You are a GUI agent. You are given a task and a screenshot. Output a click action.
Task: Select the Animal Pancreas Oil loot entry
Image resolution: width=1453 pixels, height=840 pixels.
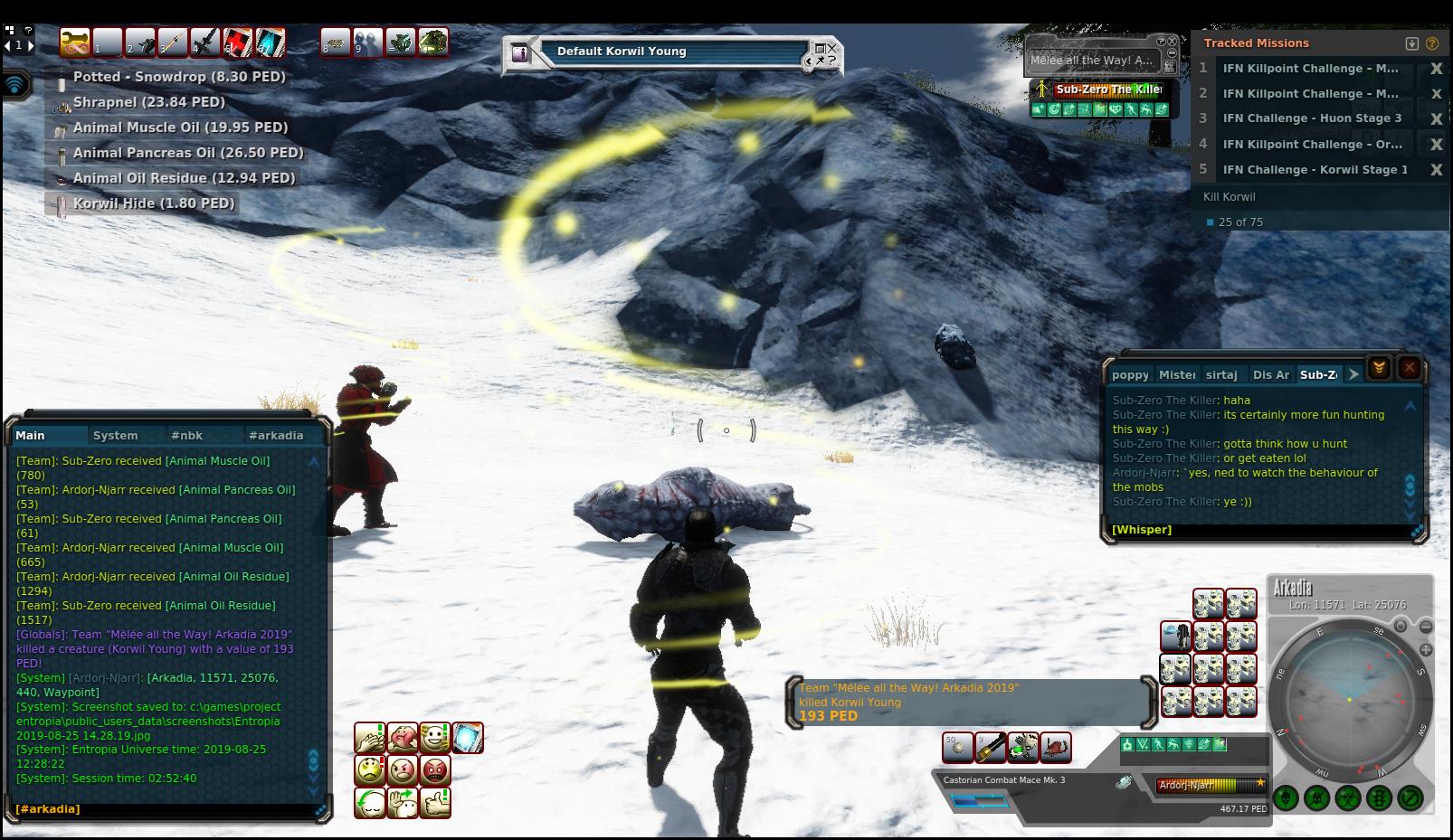click(187, 153)
